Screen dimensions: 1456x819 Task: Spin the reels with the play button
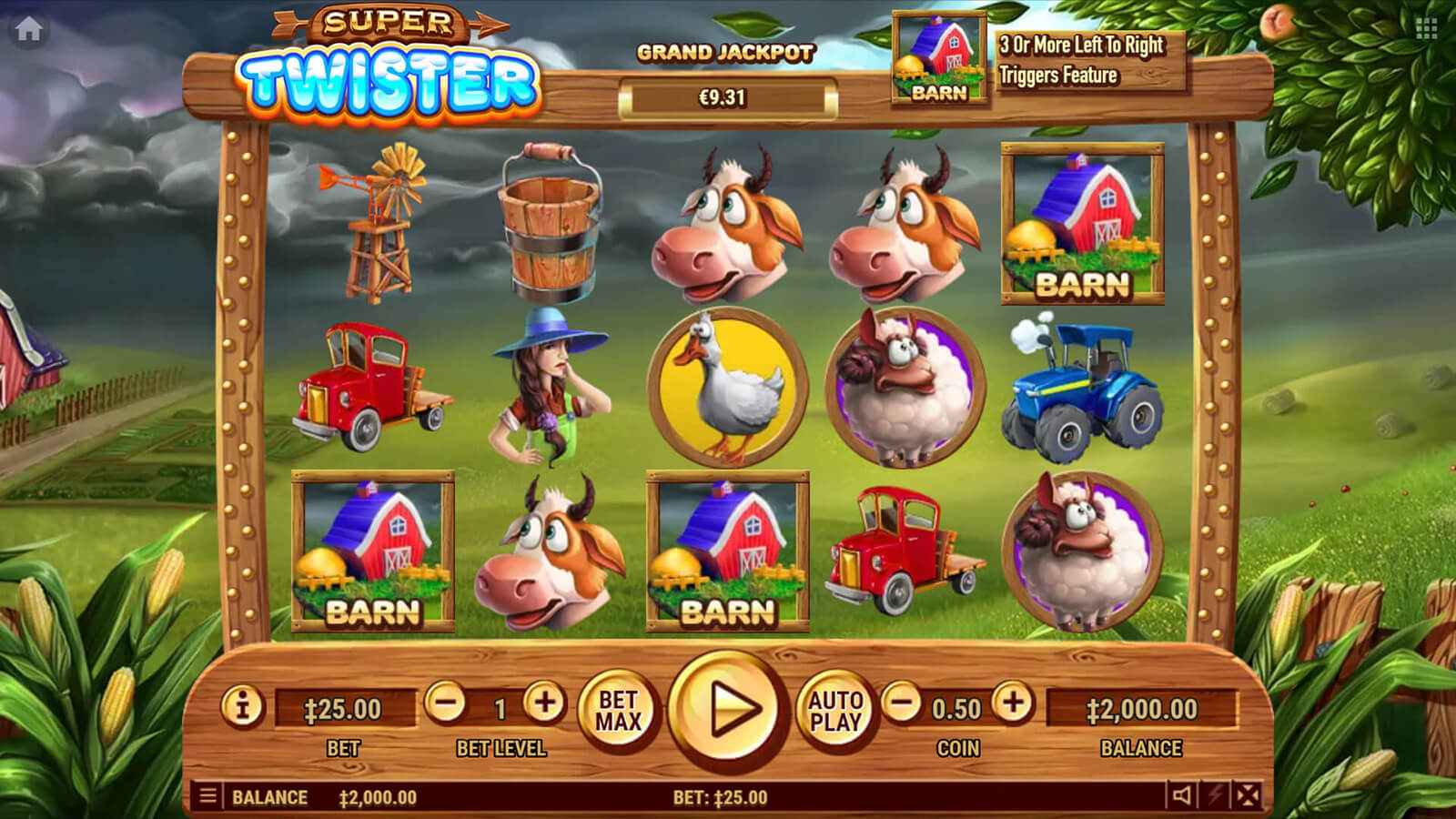tap(728, 710)
